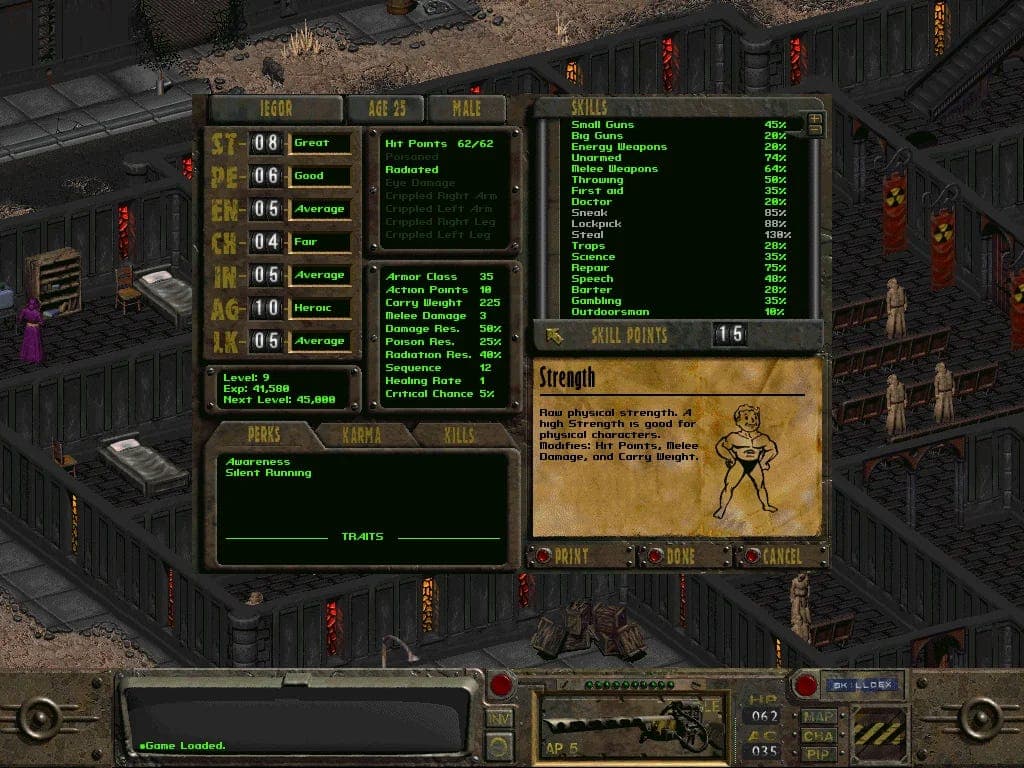
Task: Select the Outdoorsman skill
Action: coord(610,312)
